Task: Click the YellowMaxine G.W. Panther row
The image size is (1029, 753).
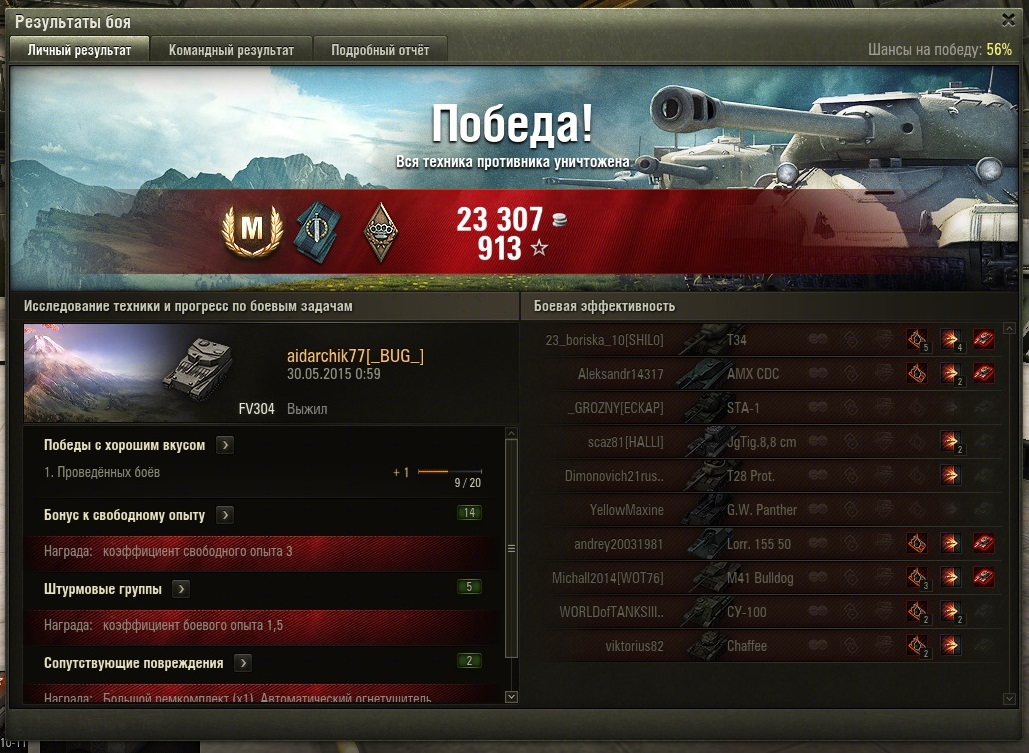Action: pyautogui.click(x=760, y=510)
